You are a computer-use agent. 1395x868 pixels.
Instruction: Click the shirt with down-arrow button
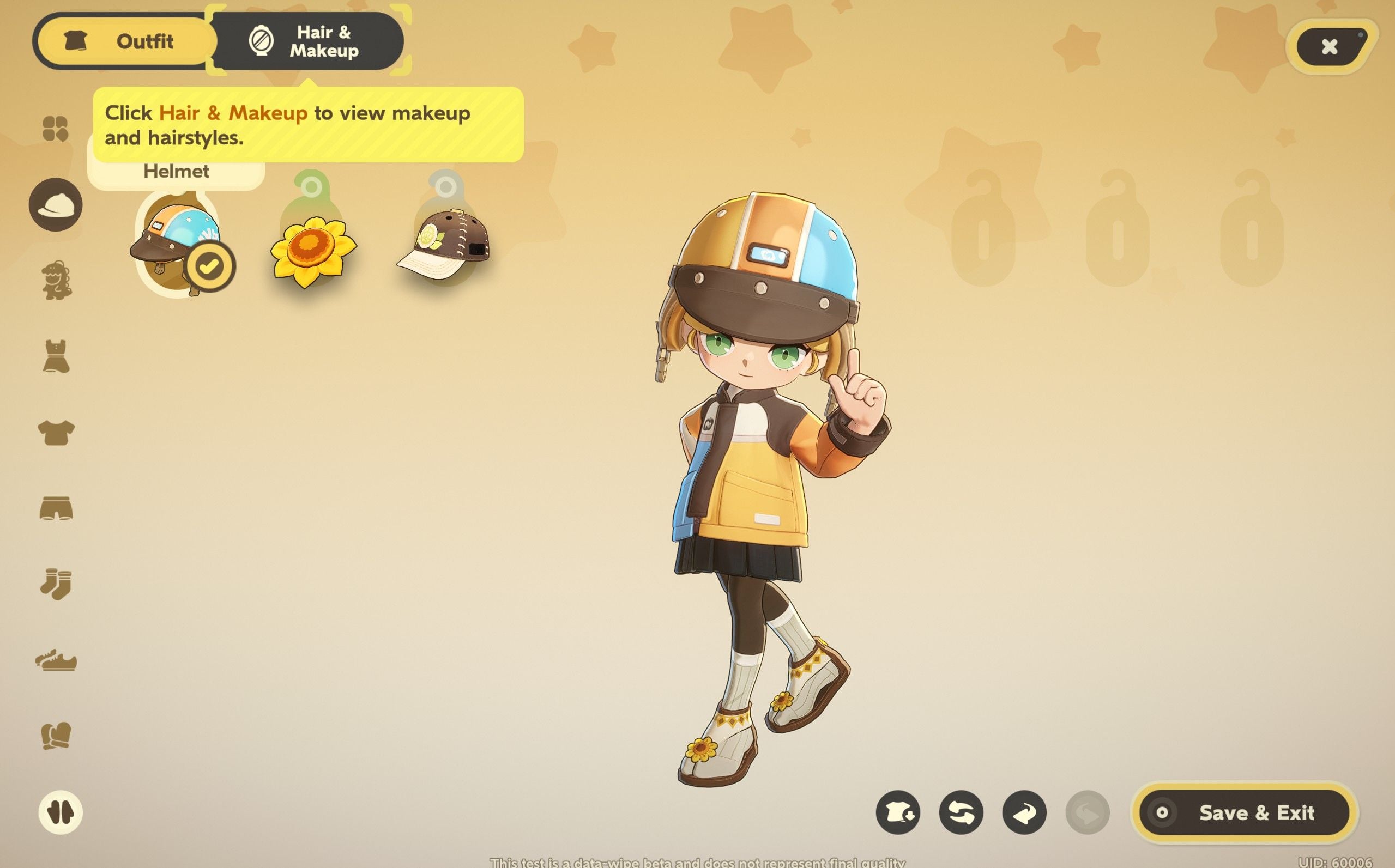point(898,813)
